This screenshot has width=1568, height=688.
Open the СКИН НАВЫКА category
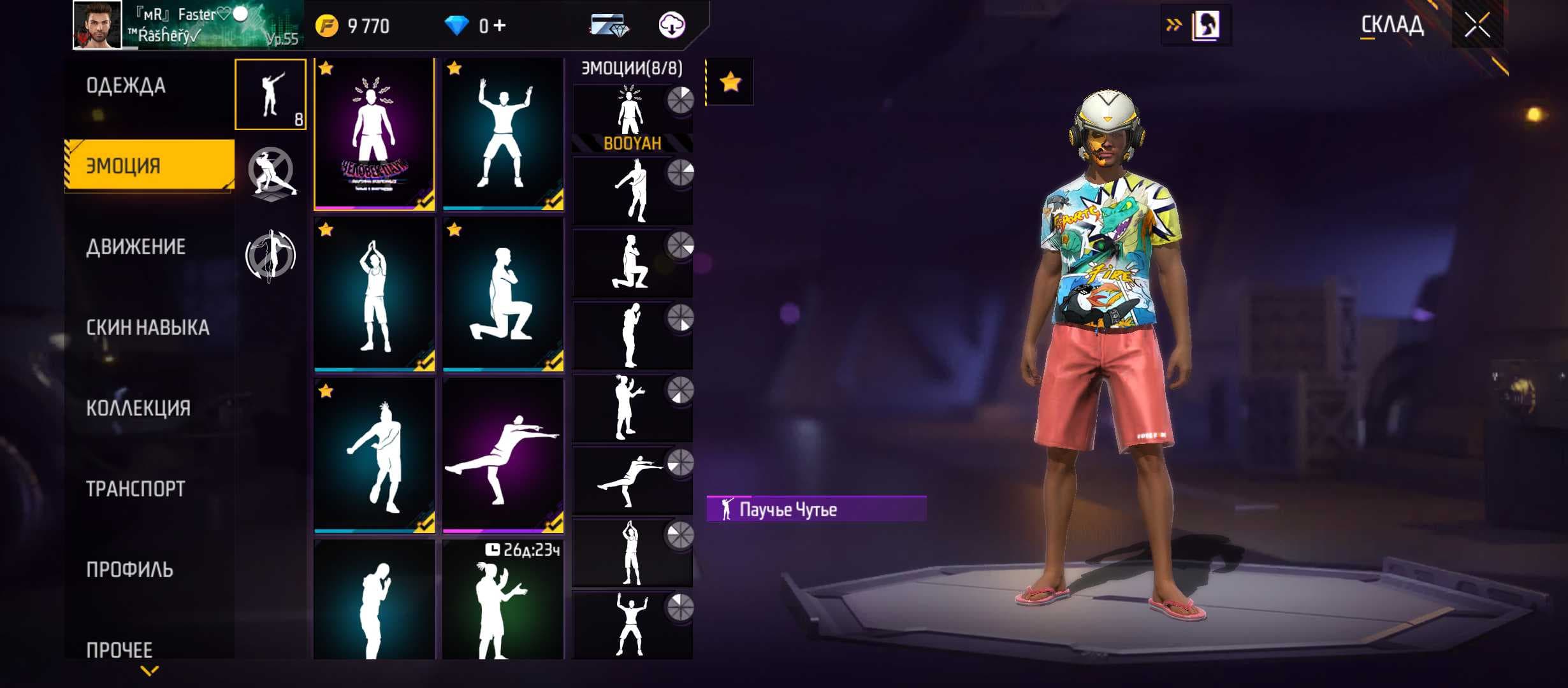click(147, 327)
